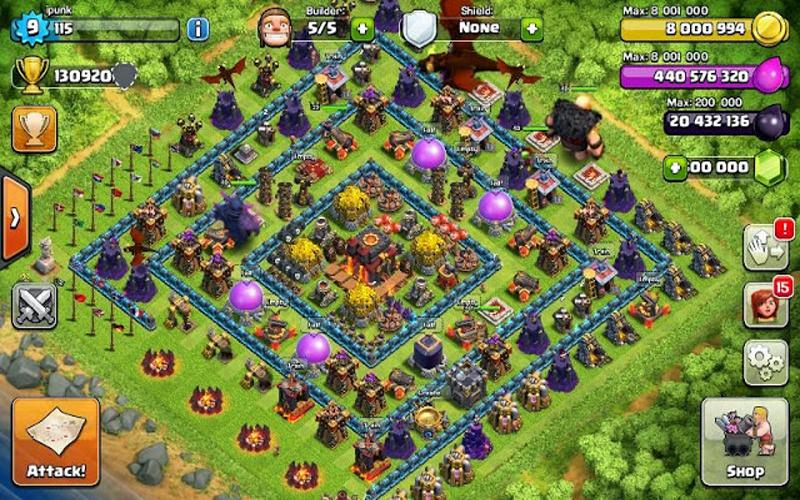
Task: Add a shield using the green plus
Action: pos(531,29)
